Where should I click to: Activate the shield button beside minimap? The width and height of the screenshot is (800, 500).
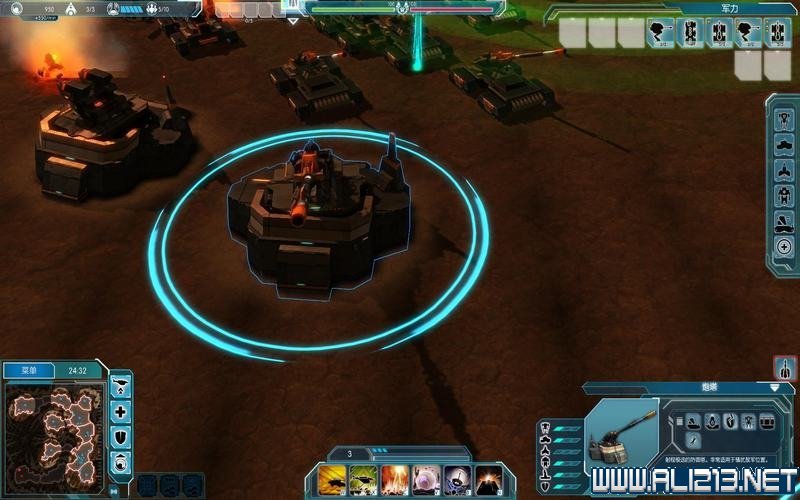(x=121, y=437)
